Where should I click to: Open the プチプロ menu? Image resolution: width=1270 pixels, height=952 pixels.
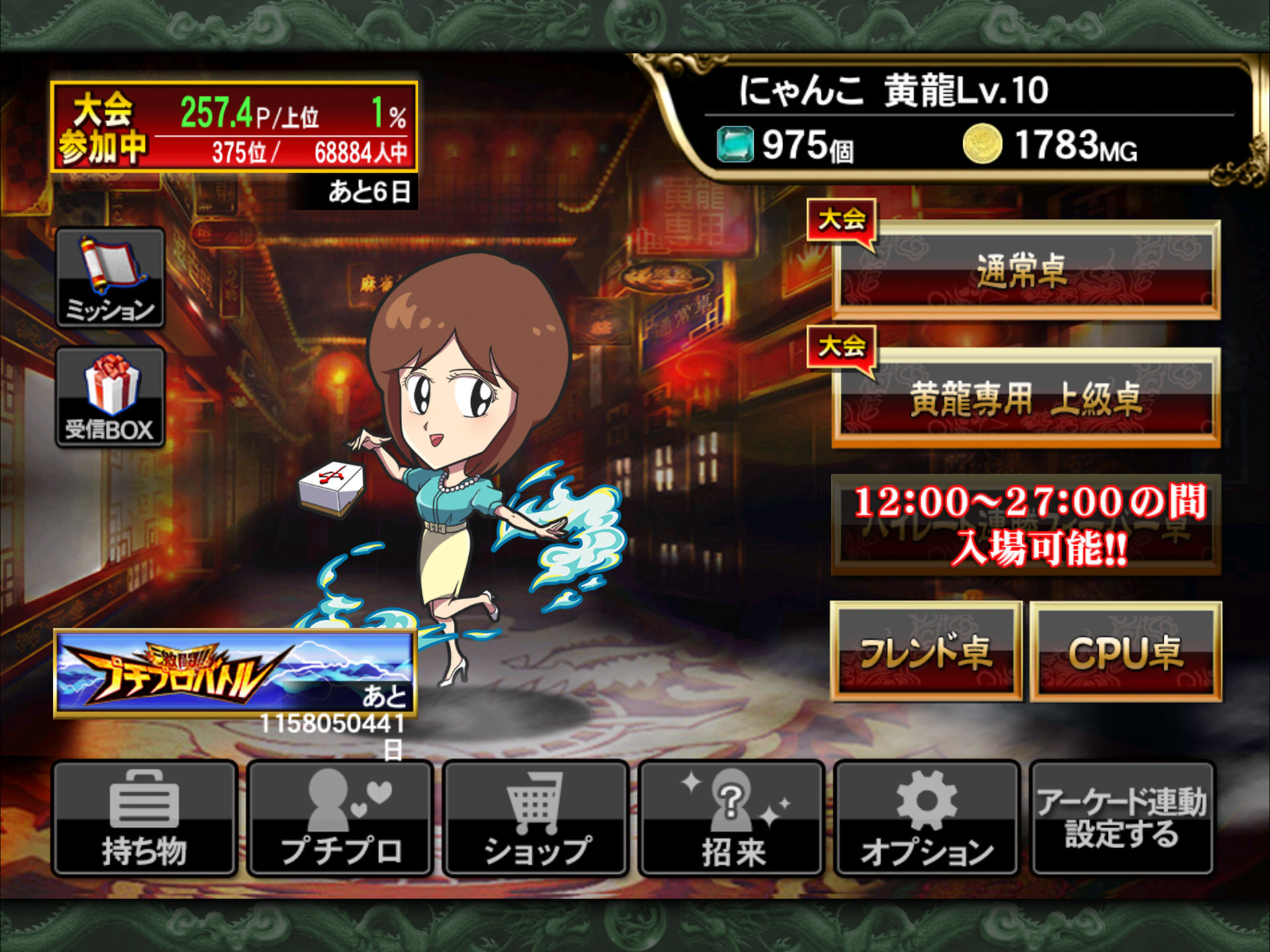[340, 818]
